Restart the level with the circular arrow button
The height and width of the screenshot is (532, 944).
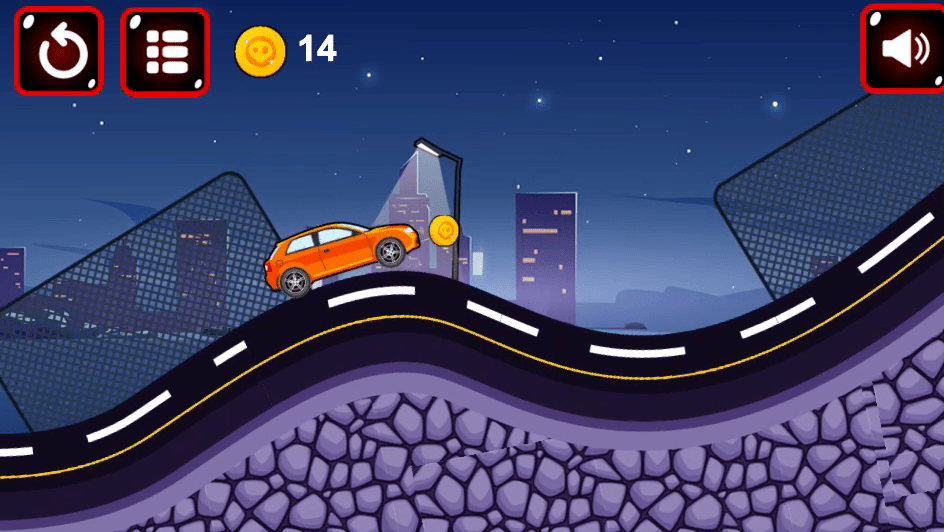[x=59, y=52]
